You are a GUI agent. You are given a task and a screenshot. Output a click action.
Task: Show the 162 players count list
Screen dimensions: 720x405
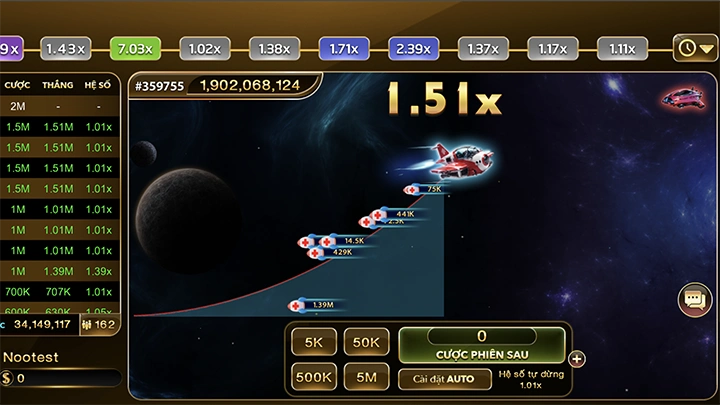point(100,324)
